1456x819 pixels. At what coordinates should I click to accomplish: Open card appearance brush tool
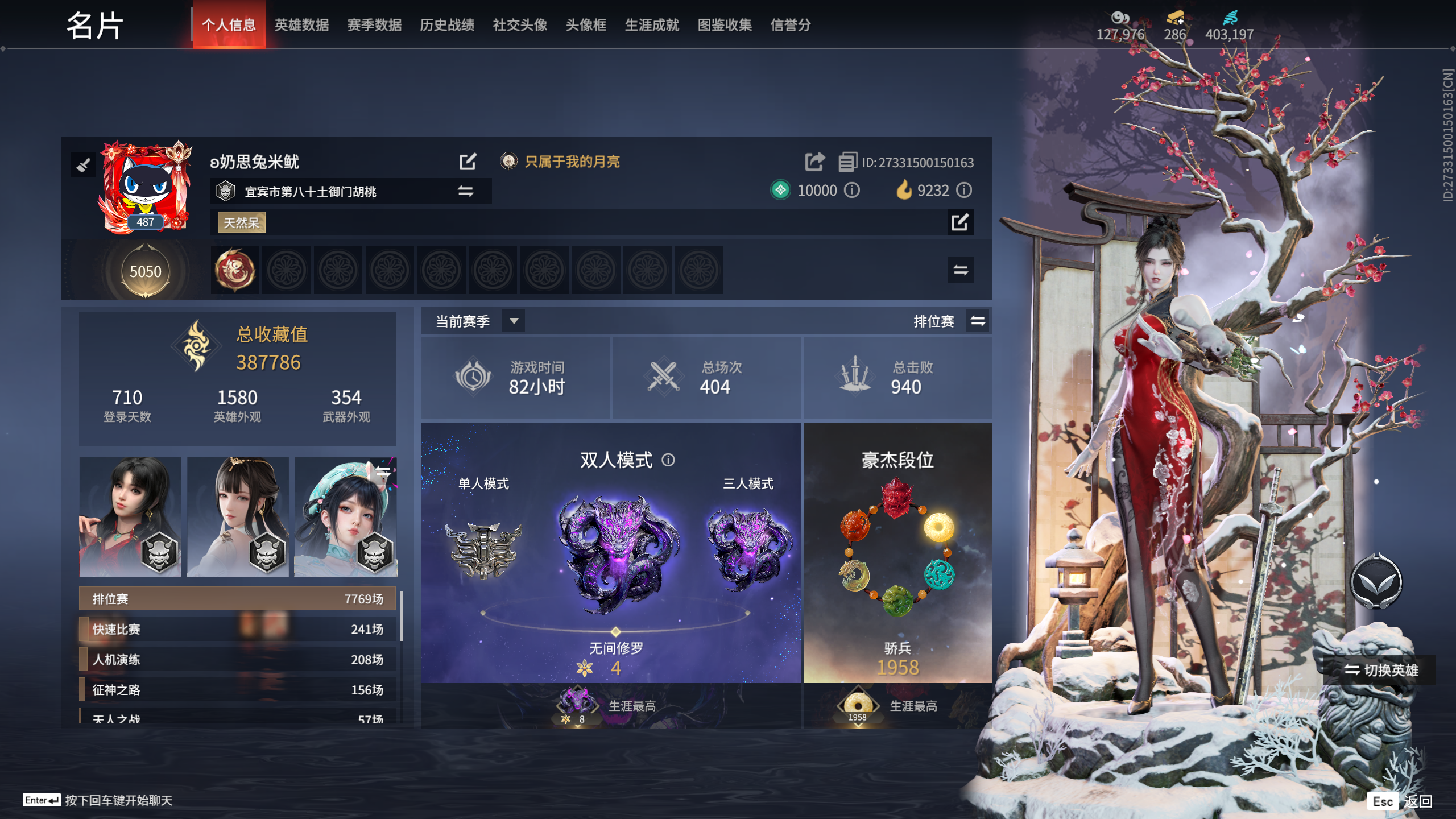coord(84,166)
